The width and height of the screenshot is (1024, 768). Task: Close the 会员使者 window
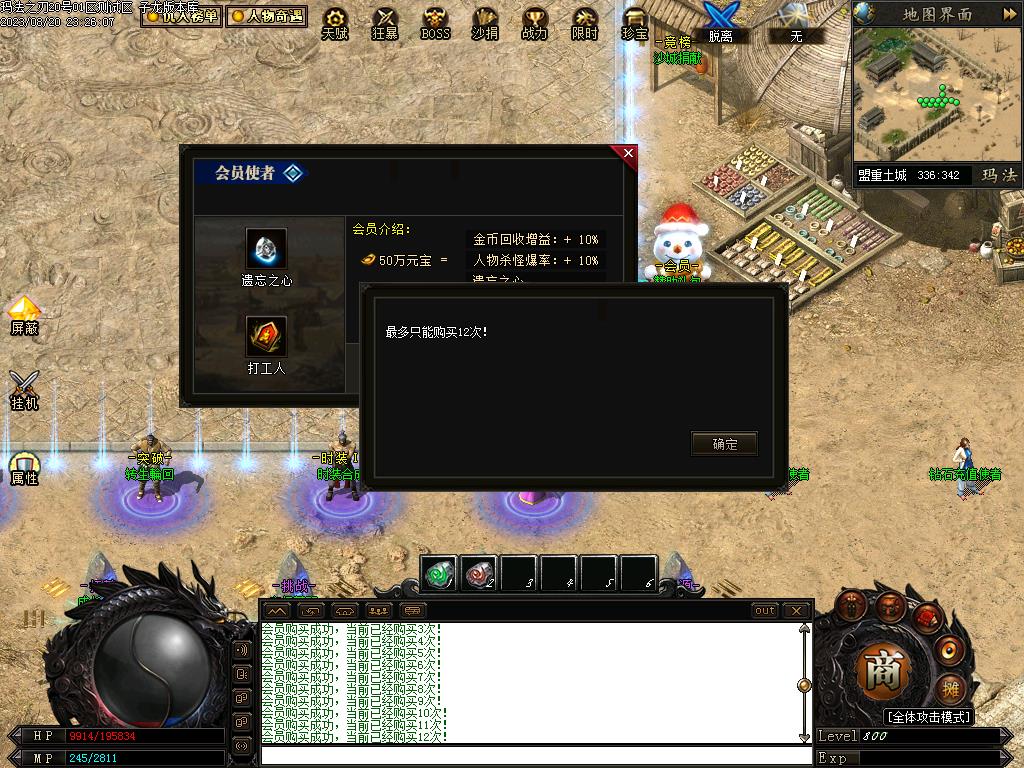[x=628, y=153]
